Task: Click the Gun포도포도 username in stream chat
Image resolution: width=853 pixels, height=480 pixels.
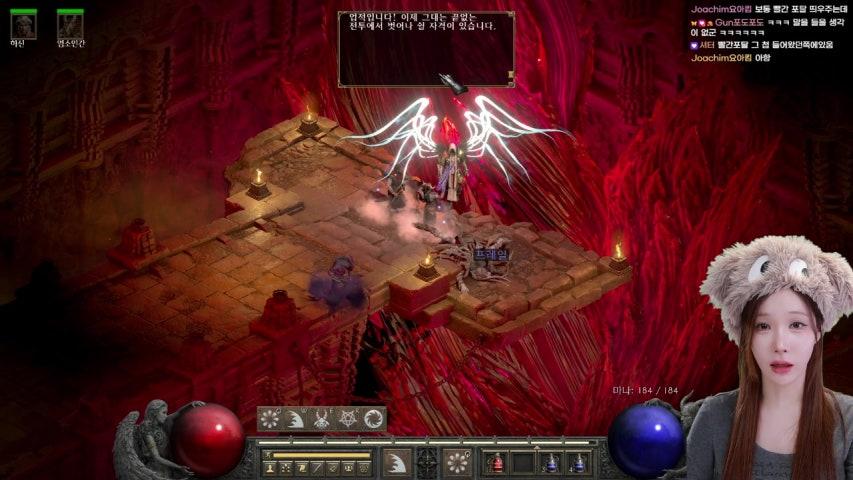Action: click(740, 21)
